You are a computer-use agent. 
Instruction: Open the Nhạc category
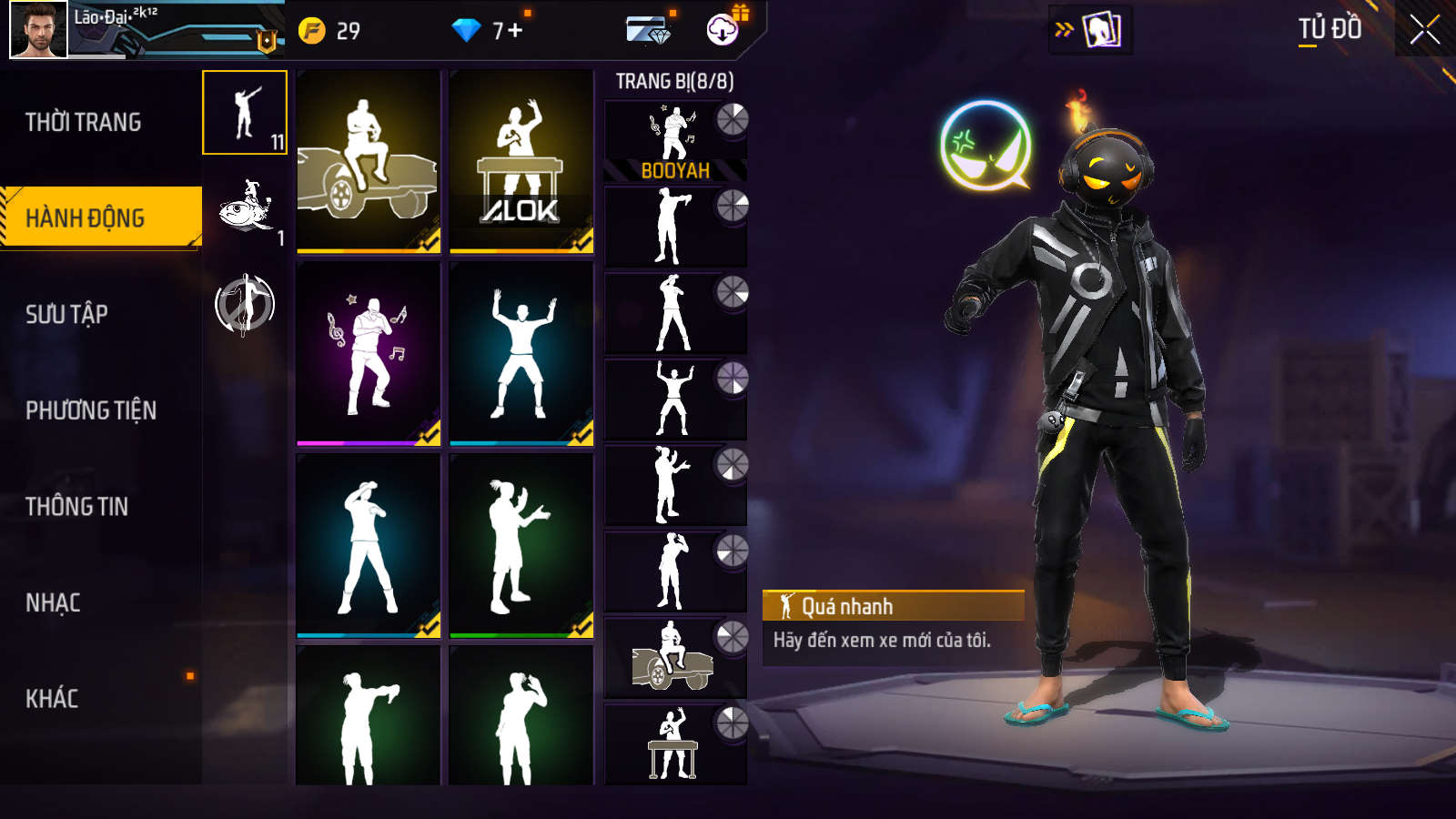(53, 602)
